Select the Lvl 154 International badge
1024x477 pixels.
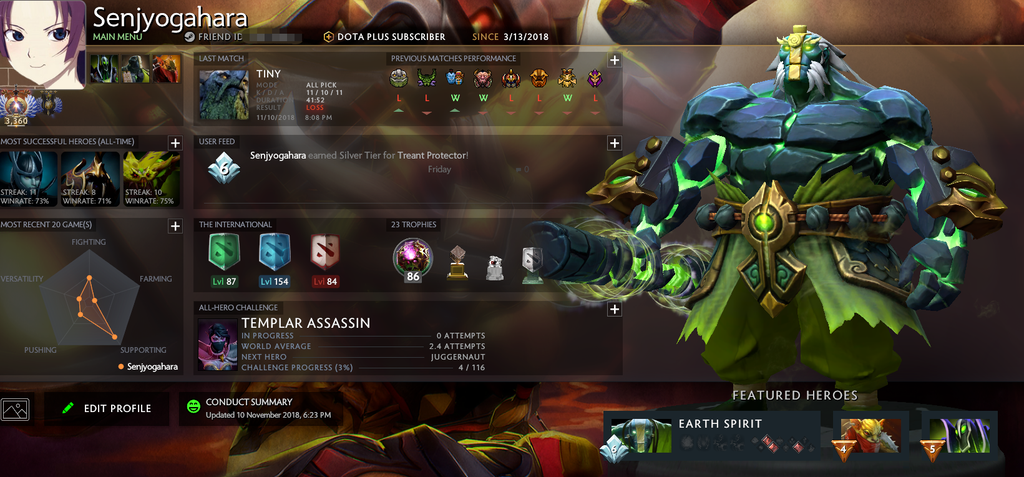273,254
